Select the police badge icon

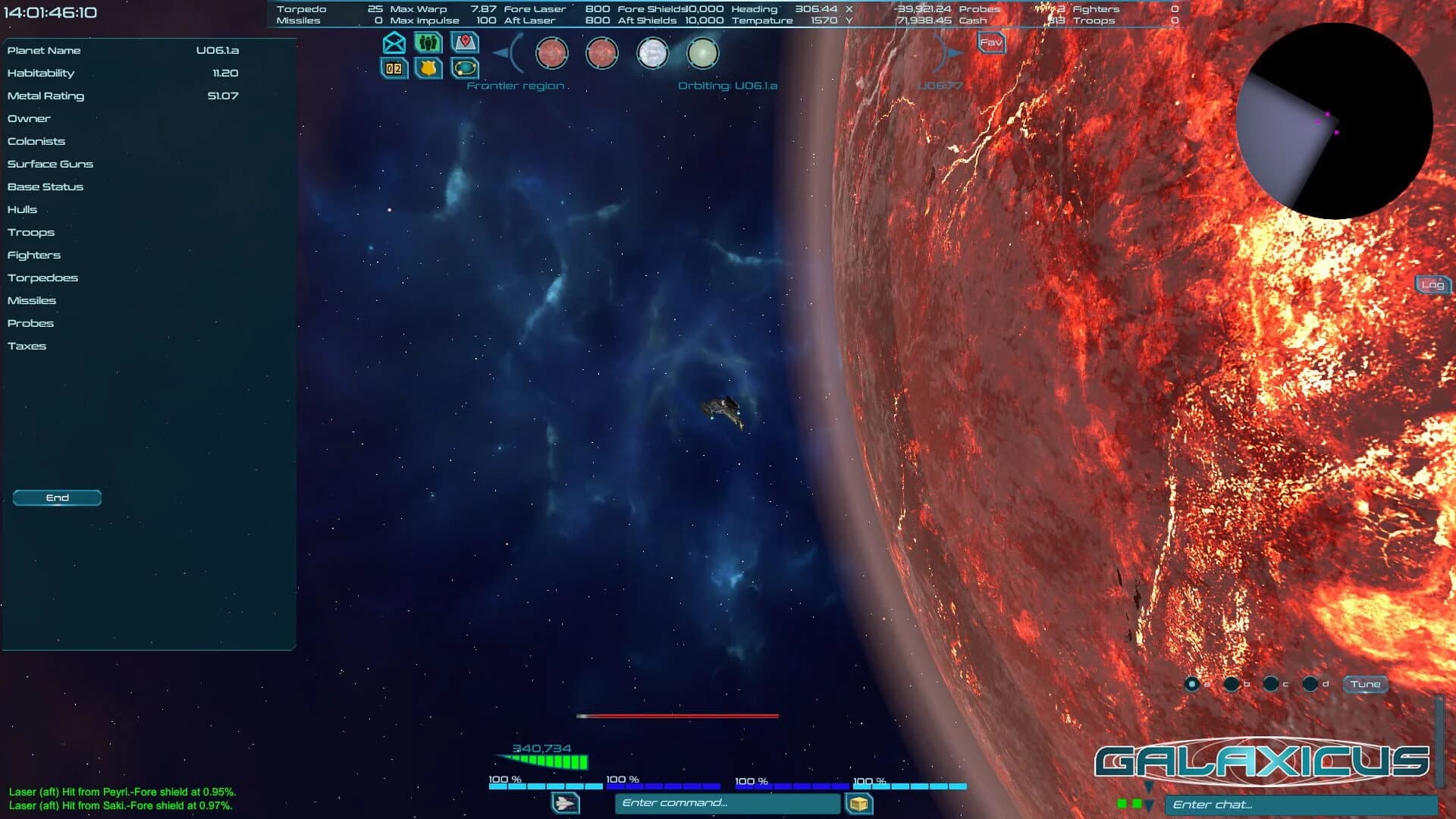(428, 69)
